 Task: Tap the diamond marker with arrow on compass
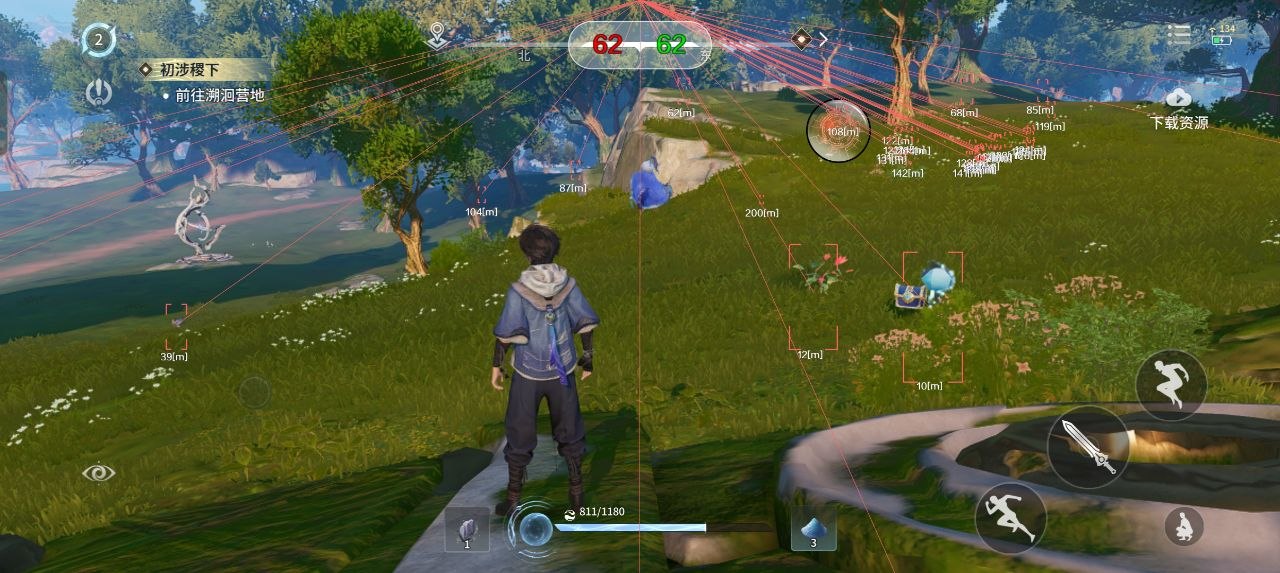[x=810, y=39]
